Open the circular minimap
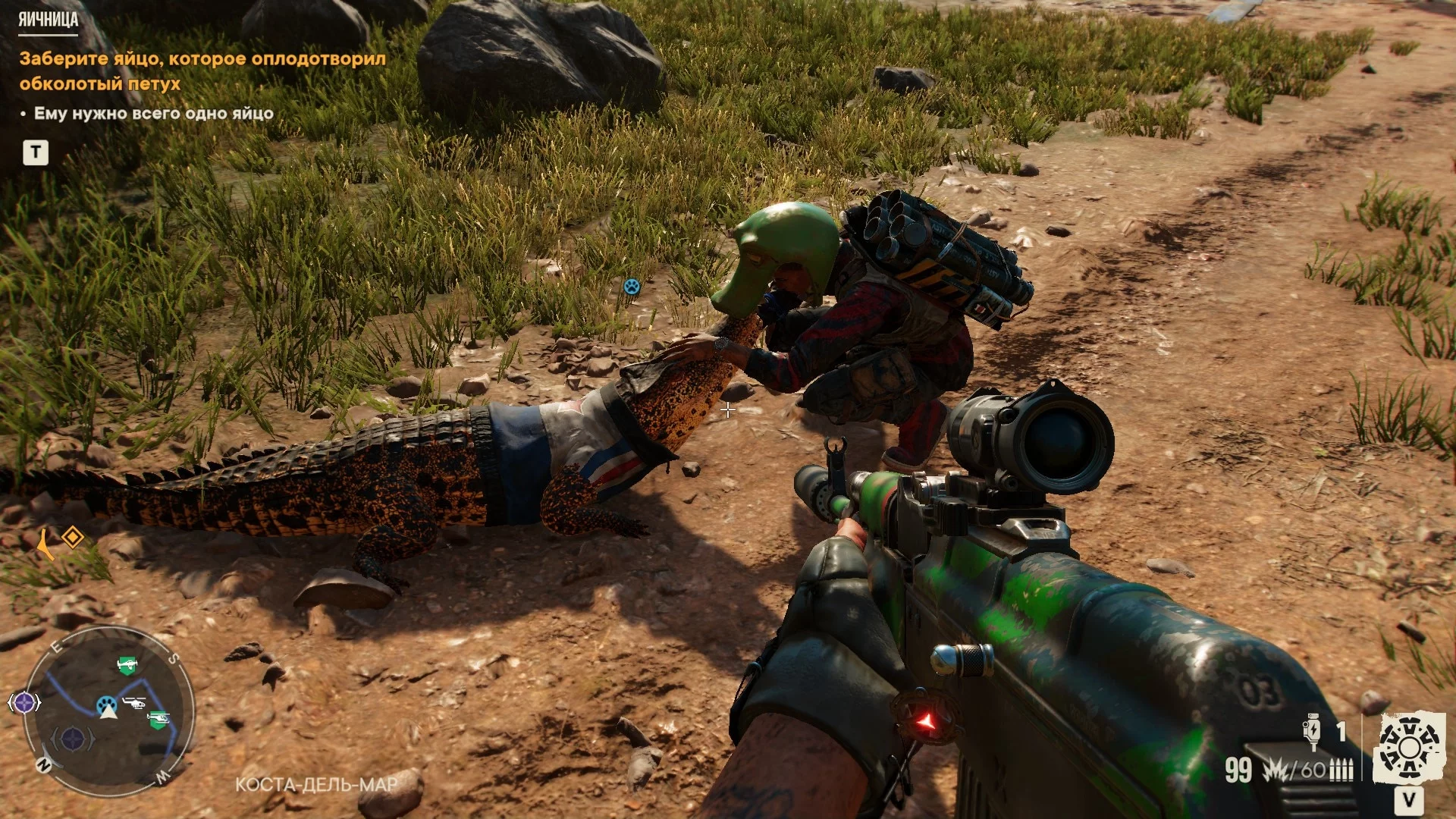This screenshot has height=819, width=1456. (108, 711)
